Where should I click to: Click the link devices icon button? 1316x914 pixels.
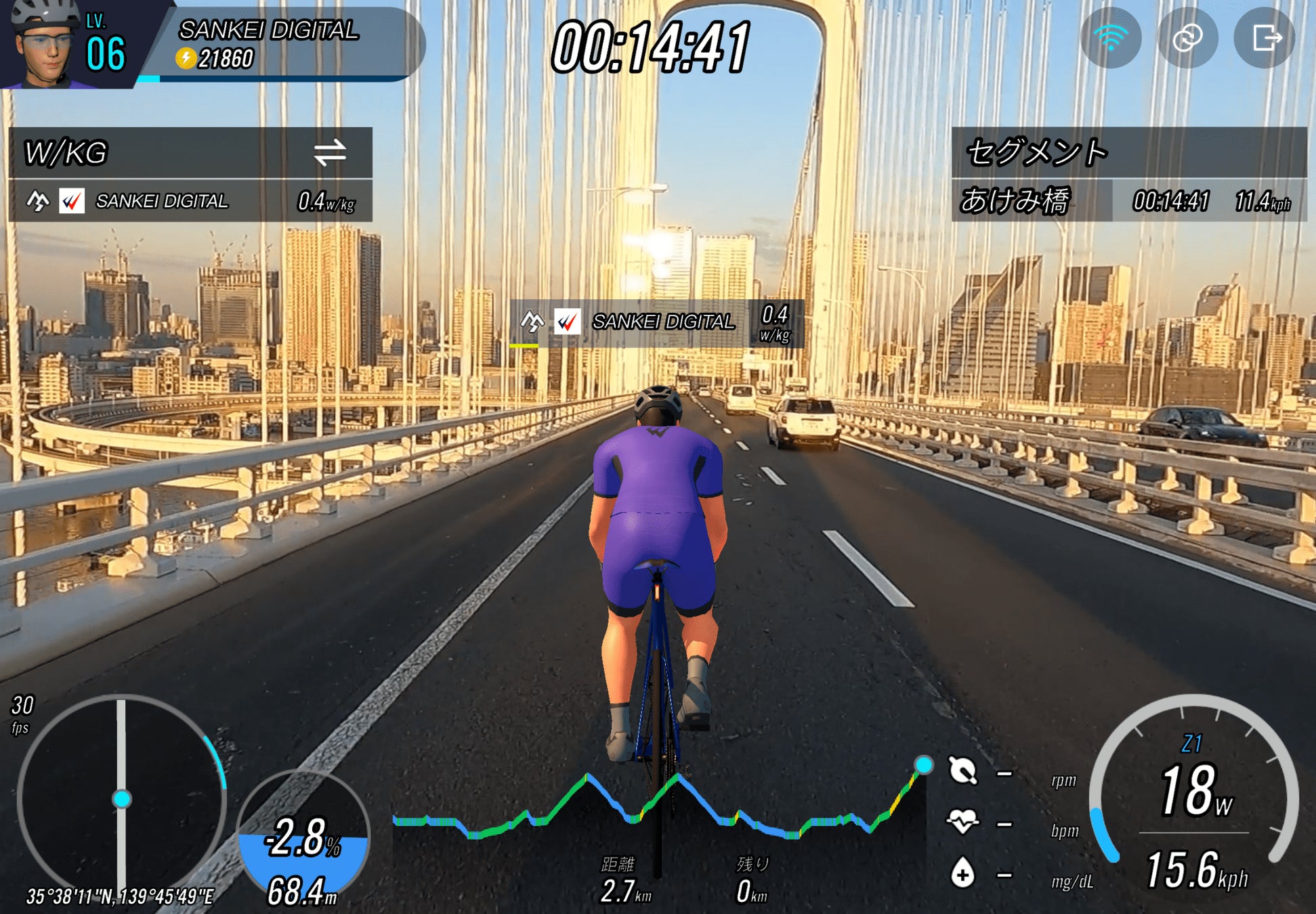[1187, 38]
